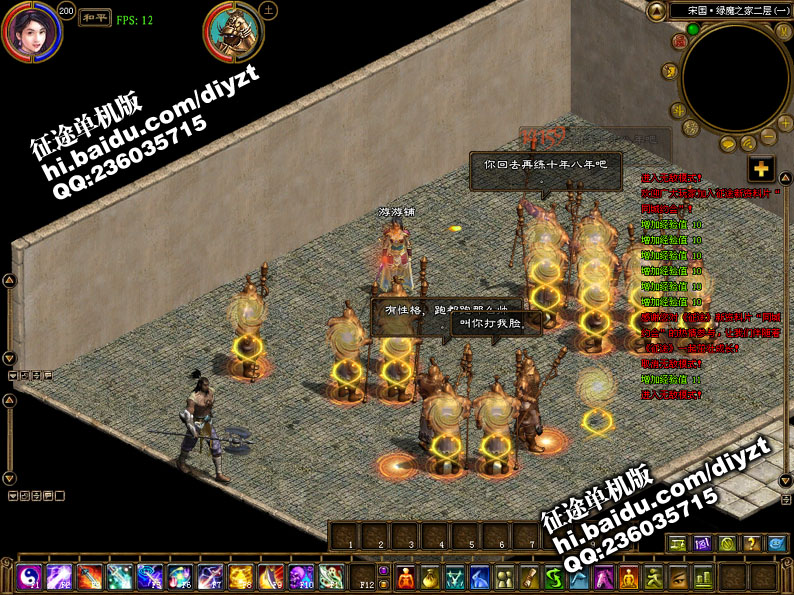Click the female player portrait
The width and height of the screenshot is (794, 595).
(x=31, y=30)
